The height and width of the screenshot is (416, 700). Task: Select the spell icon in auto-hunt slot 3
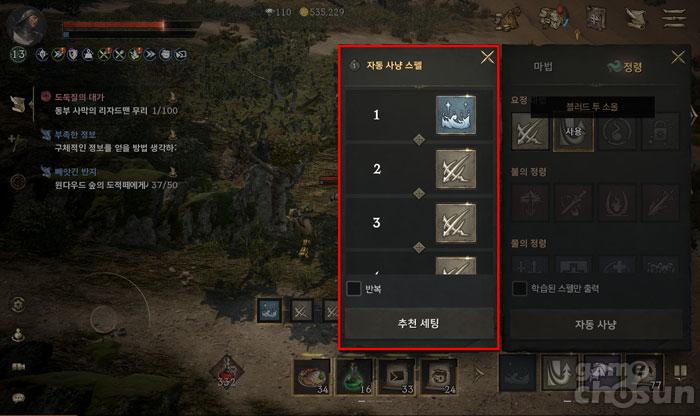pos(456,221)
